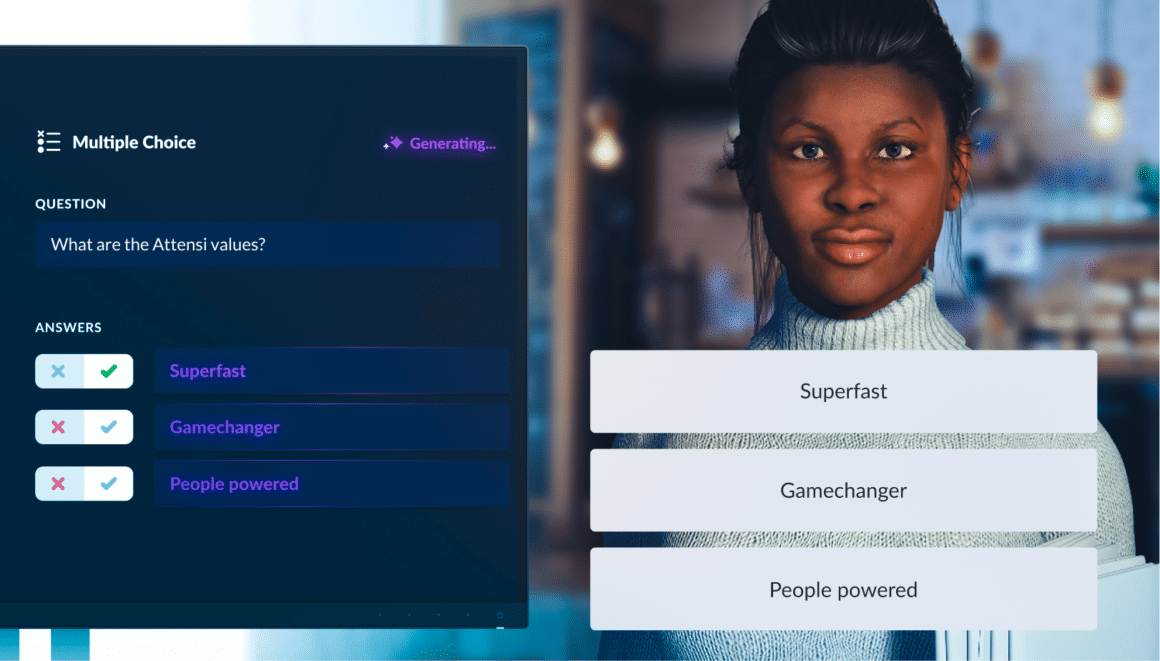
Task: Click the purple Superfast answer text field
Action: point(332,371)
